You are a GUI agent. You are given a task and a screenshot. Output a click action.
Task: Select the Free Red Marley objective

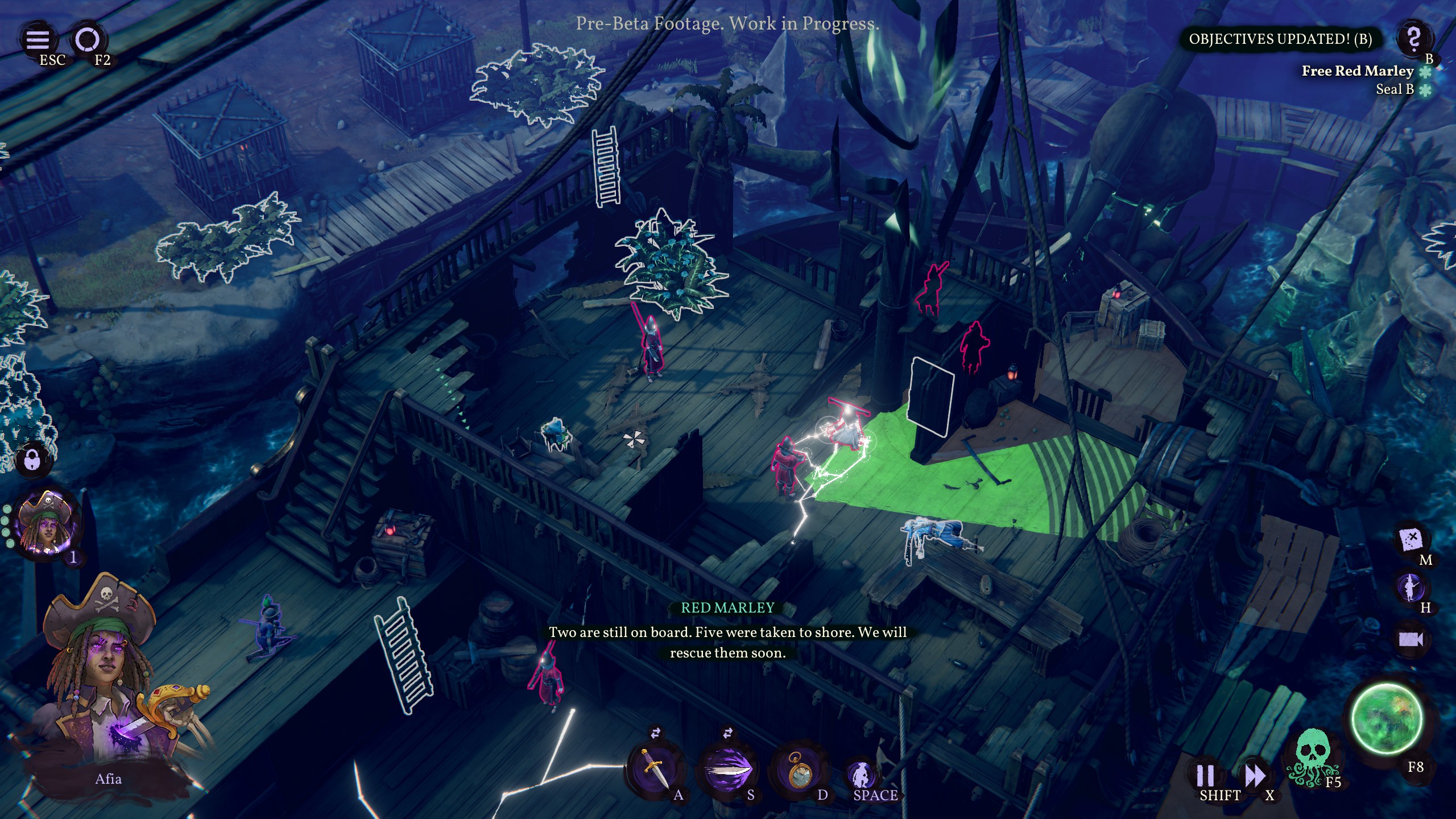[x=1357, y=71]
